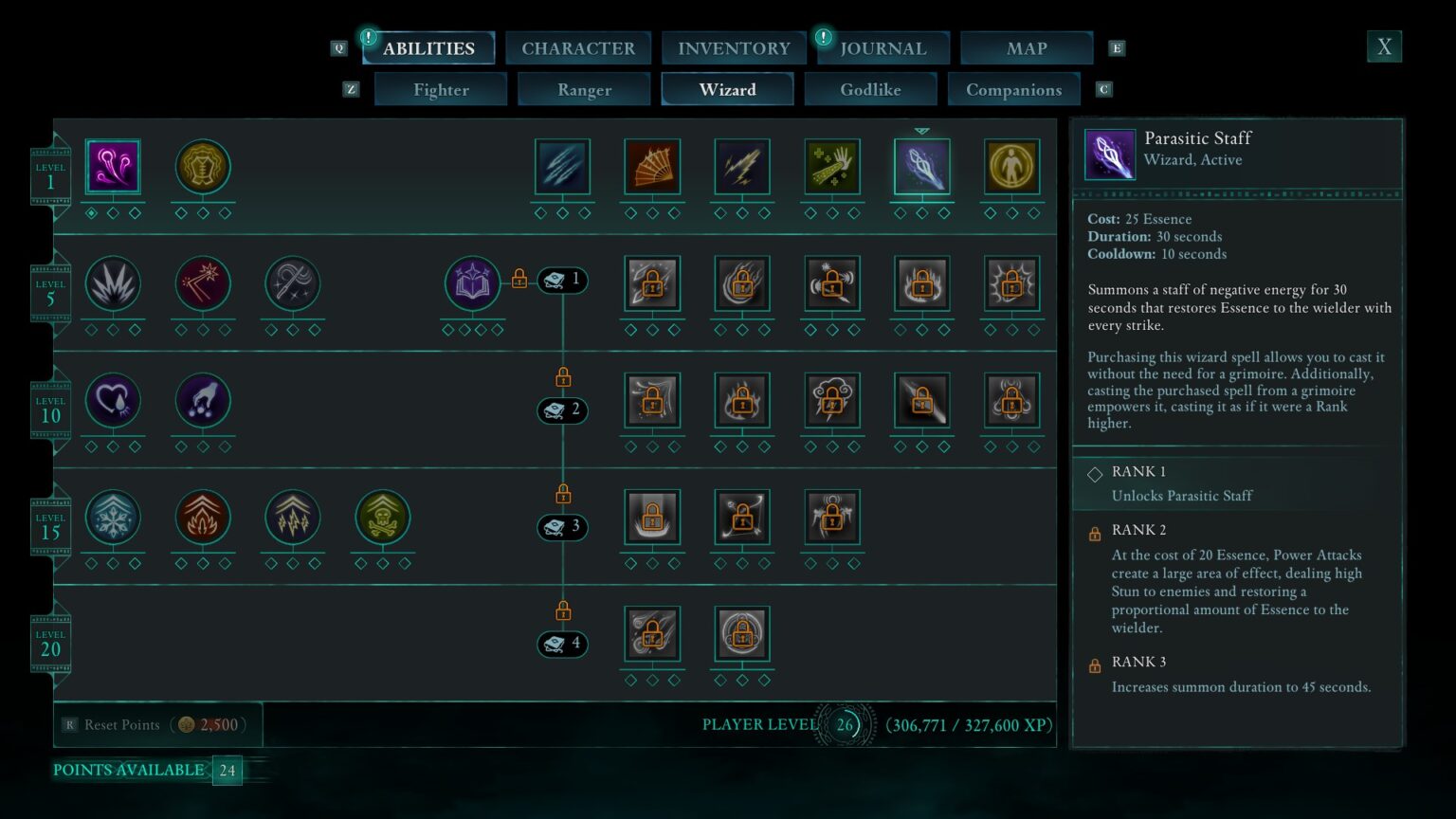1456x819 pixels.
Task: Expand the locked grimoire tier 4 node
Action: click(x=562, y=644)
